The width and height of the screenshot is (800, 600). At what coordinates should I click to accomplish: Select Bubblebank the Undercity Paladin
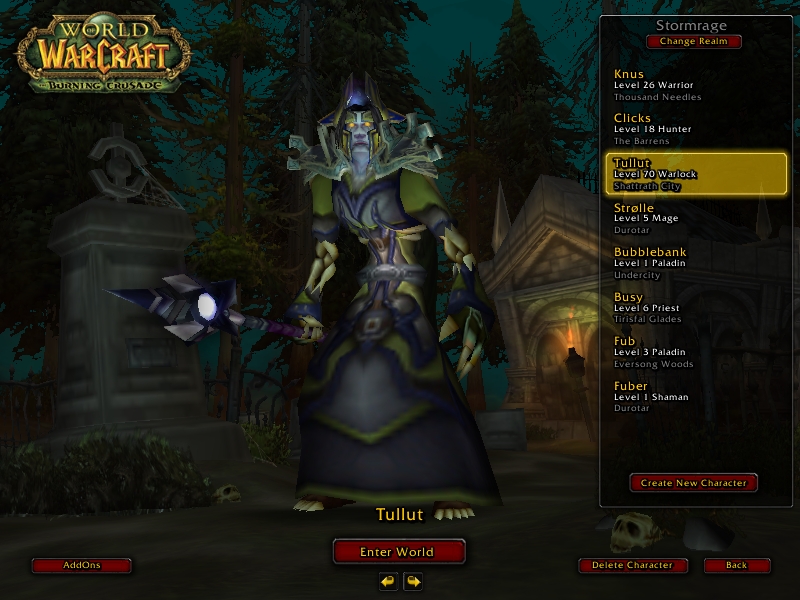(x=697, y=262)
